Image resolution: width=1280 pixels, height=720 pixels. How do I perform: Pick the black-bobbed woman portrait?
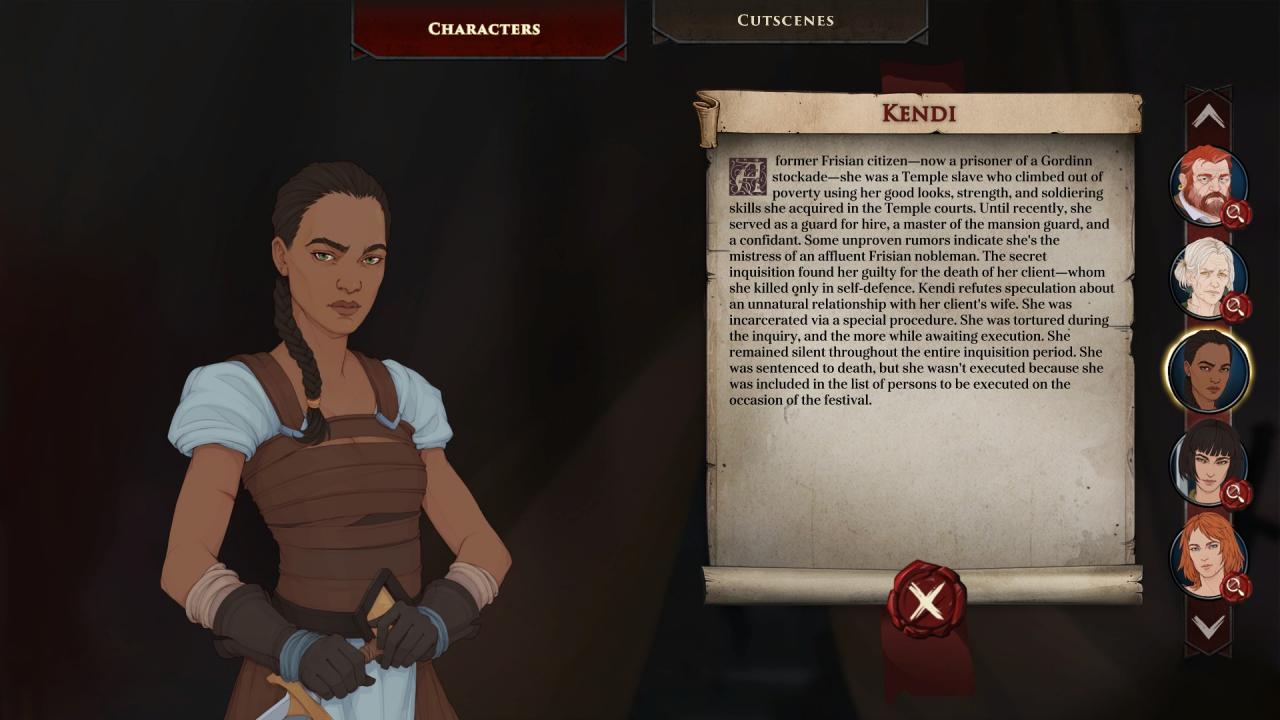point(1207,463)
